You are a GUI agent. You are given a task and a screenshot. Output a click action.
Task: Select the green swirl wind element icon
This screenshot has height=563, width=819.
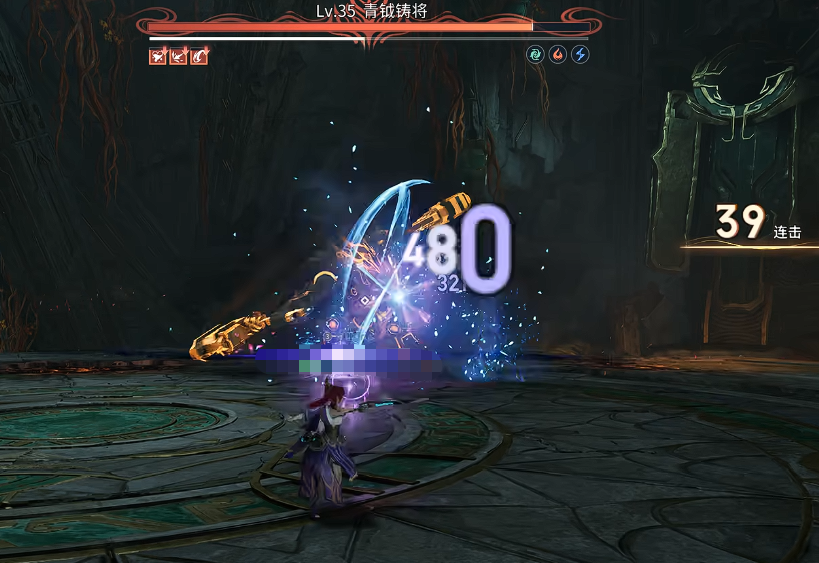[536, 55]
